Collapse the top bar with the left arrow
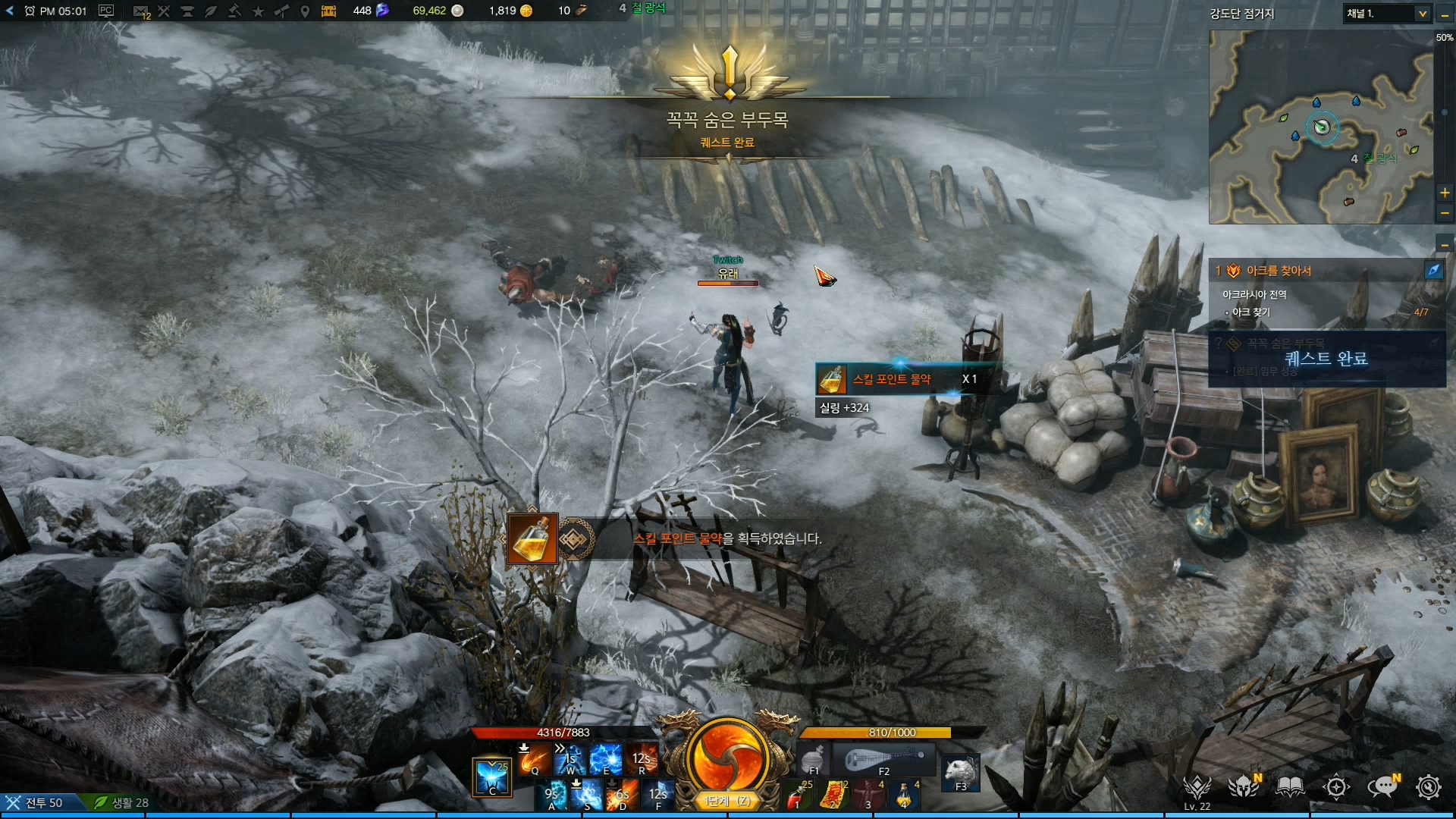The image size is (1456, 819). (10, 11)
